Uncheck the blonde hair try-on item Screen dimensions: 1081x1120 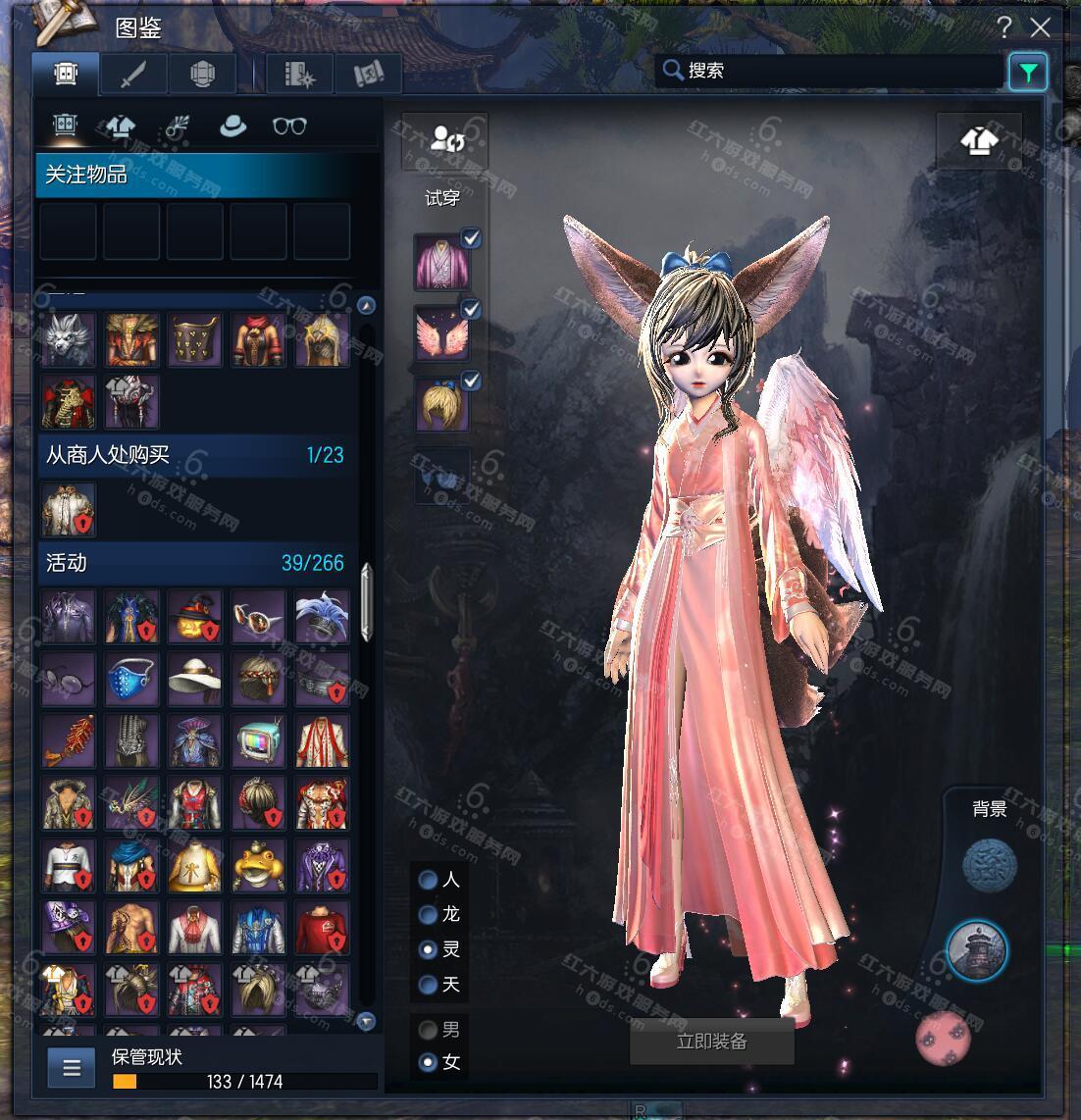471,381
